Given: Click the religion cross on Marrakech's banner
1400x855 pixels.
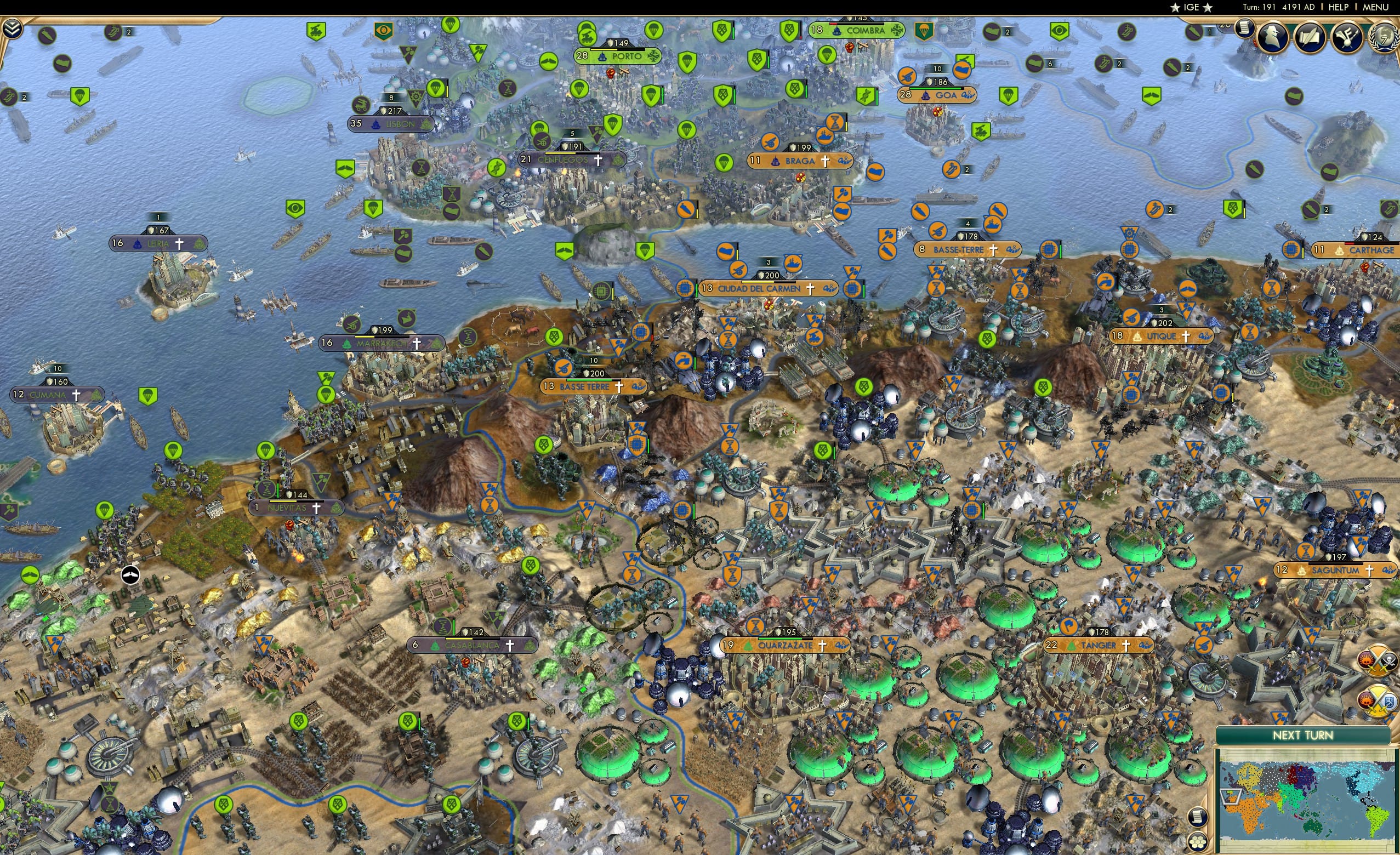Looking at the screenshot, I should [x=417, y=345].
